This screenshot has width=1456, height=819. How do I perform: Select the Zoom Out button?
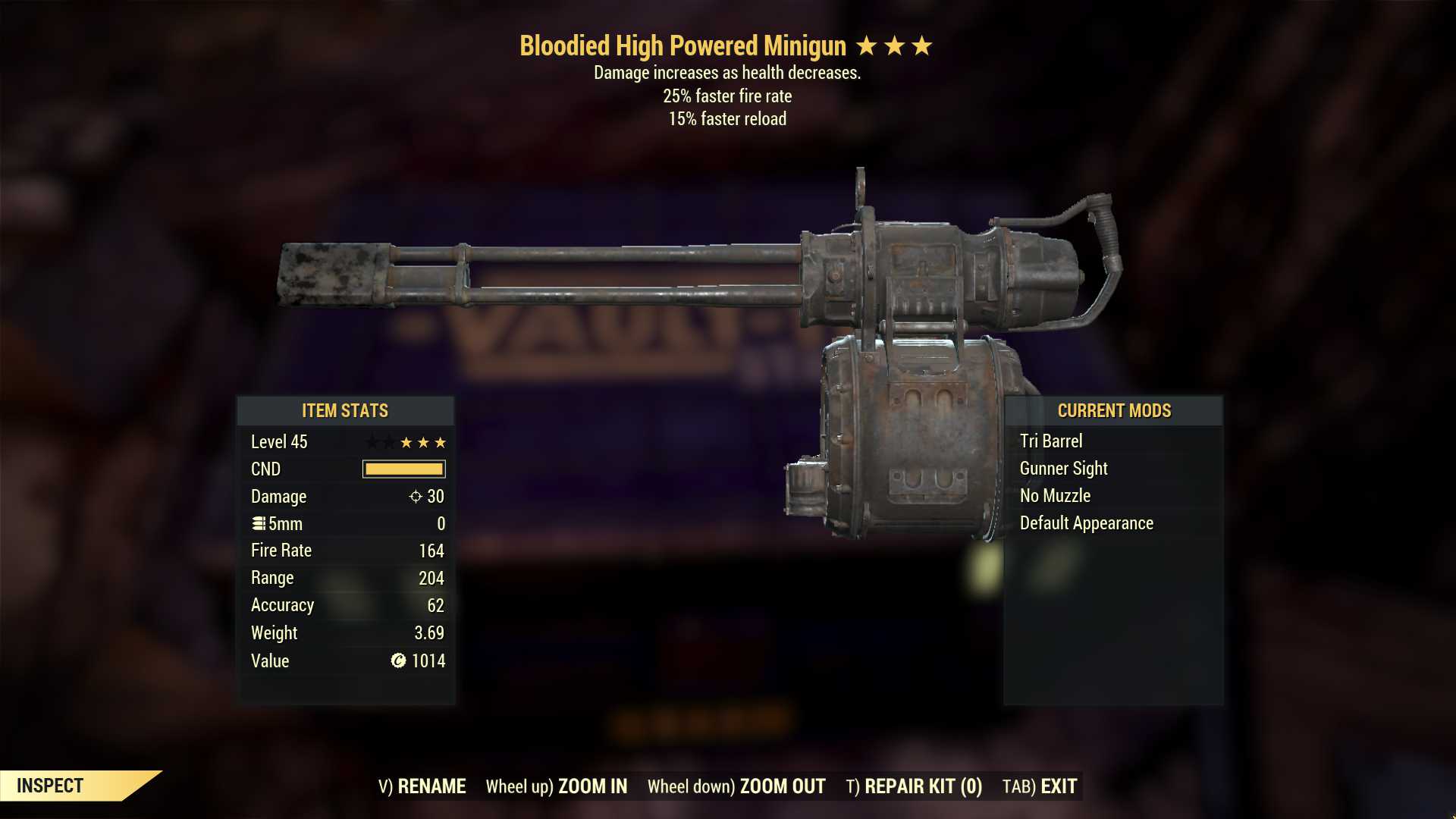(736, 786)
